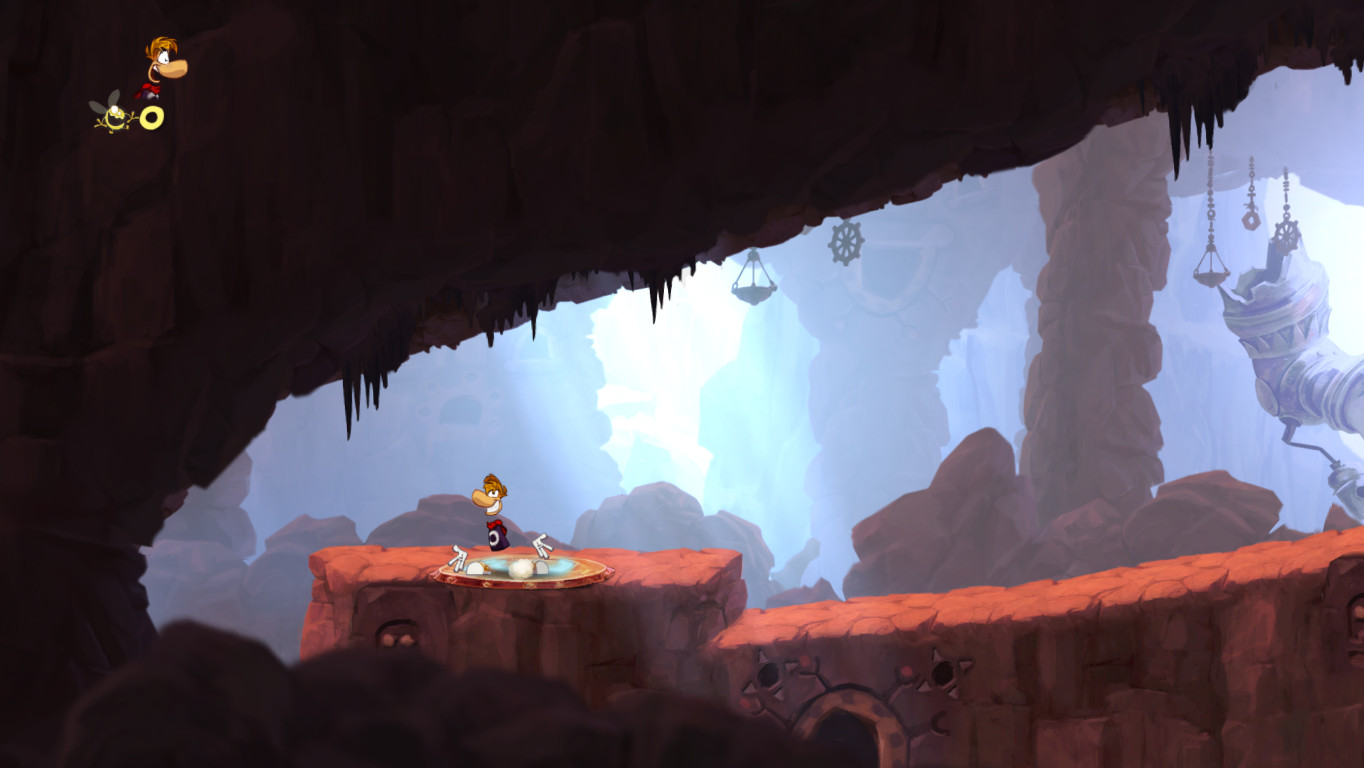This screenshot has height=768, width=1364.
Task: Expand the crescent-shaped carving on the lower wall
Action: (941, 723)
